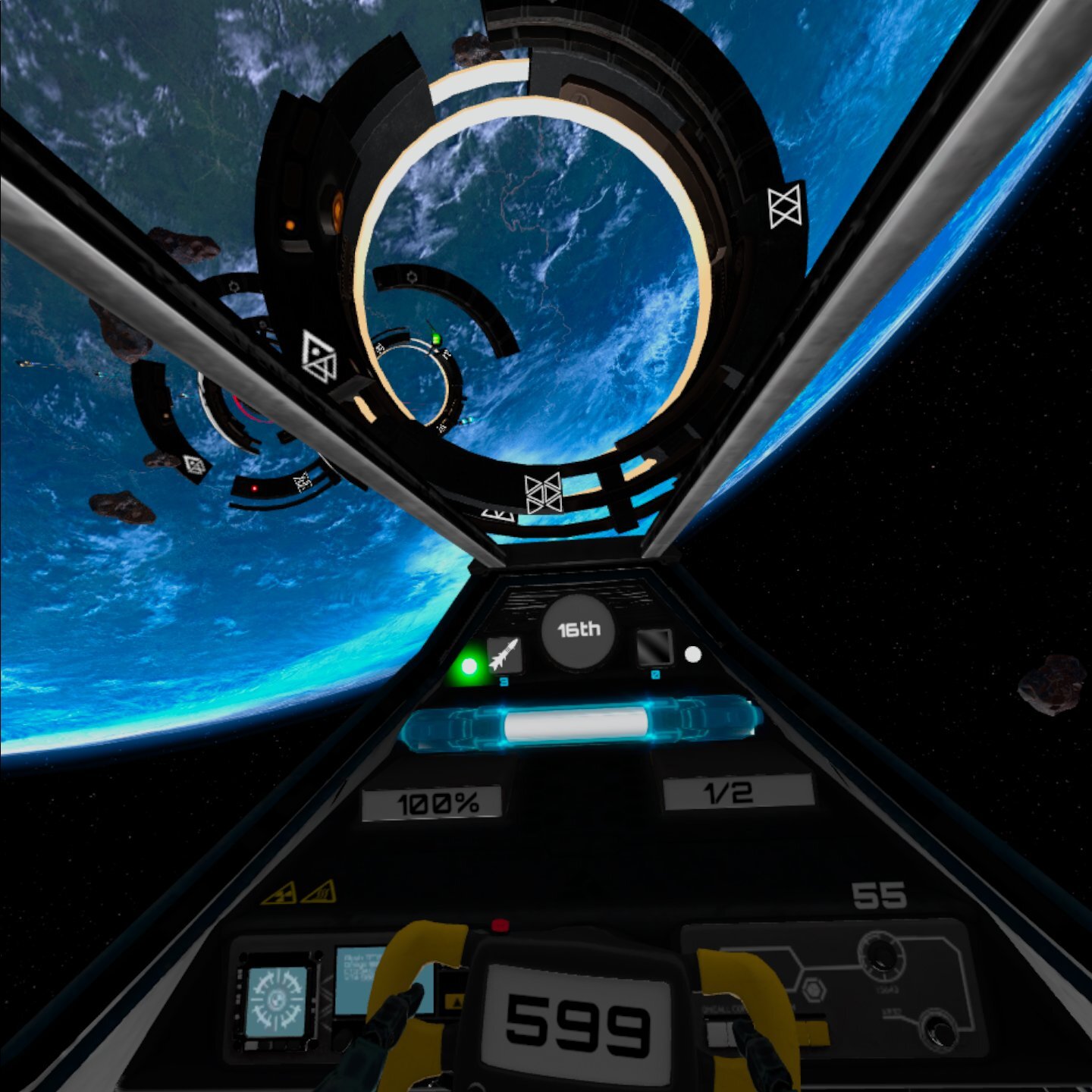Toggle the white indicator lamp
Image resolution: width=1092 pixels, height=1092 pixels.
click(693, 654)
